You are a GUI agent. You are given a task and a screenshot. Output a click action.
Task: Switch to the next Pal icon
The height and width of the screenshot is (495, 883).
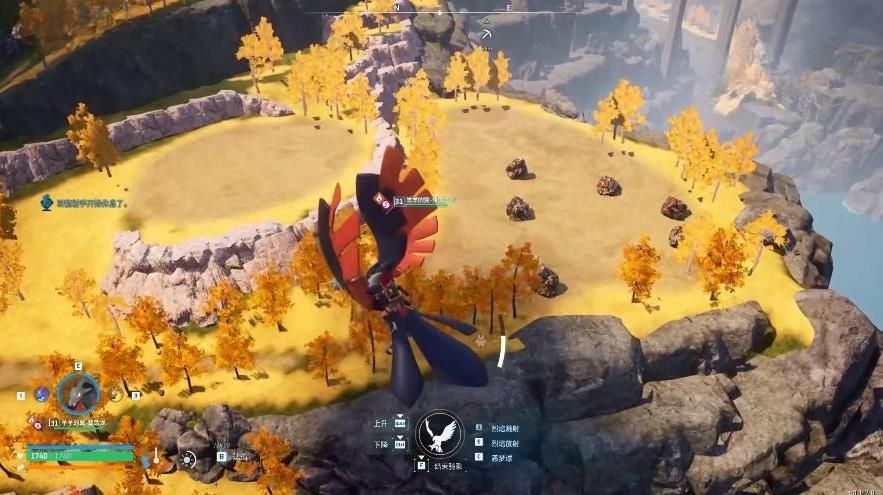(116, 395)
